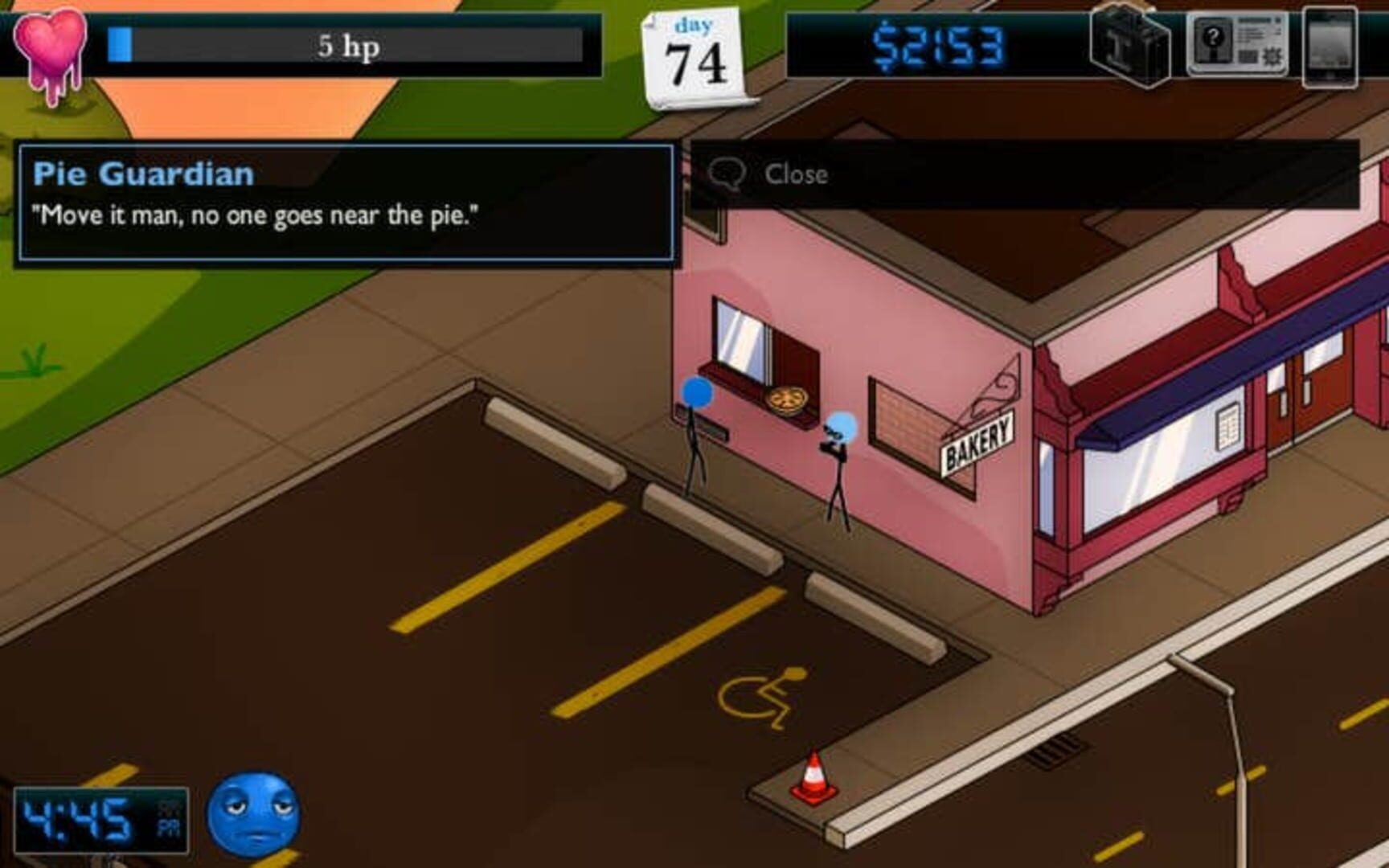Screen dimensions: 1389x868
Task: Click the speech bubble icon beside Close
Action: click(x=730, y=171)
